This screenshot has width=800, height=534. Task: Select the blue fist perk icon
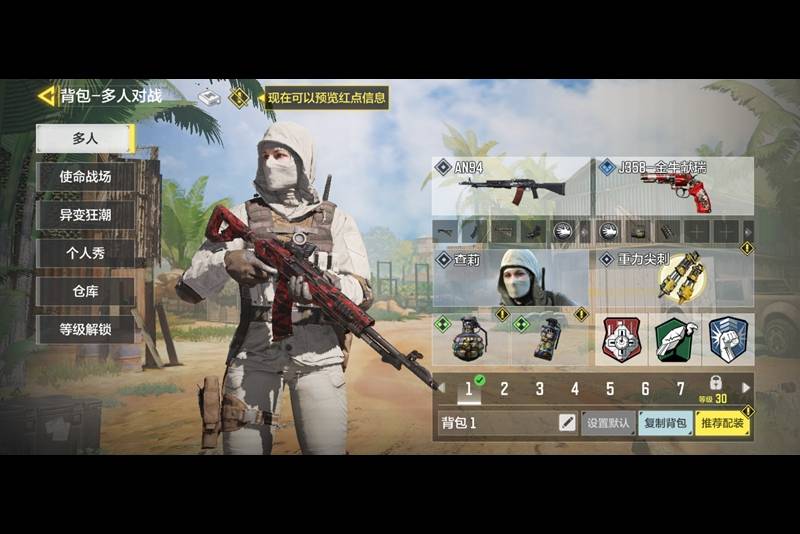pyautogui.click(x=728, y=340)
